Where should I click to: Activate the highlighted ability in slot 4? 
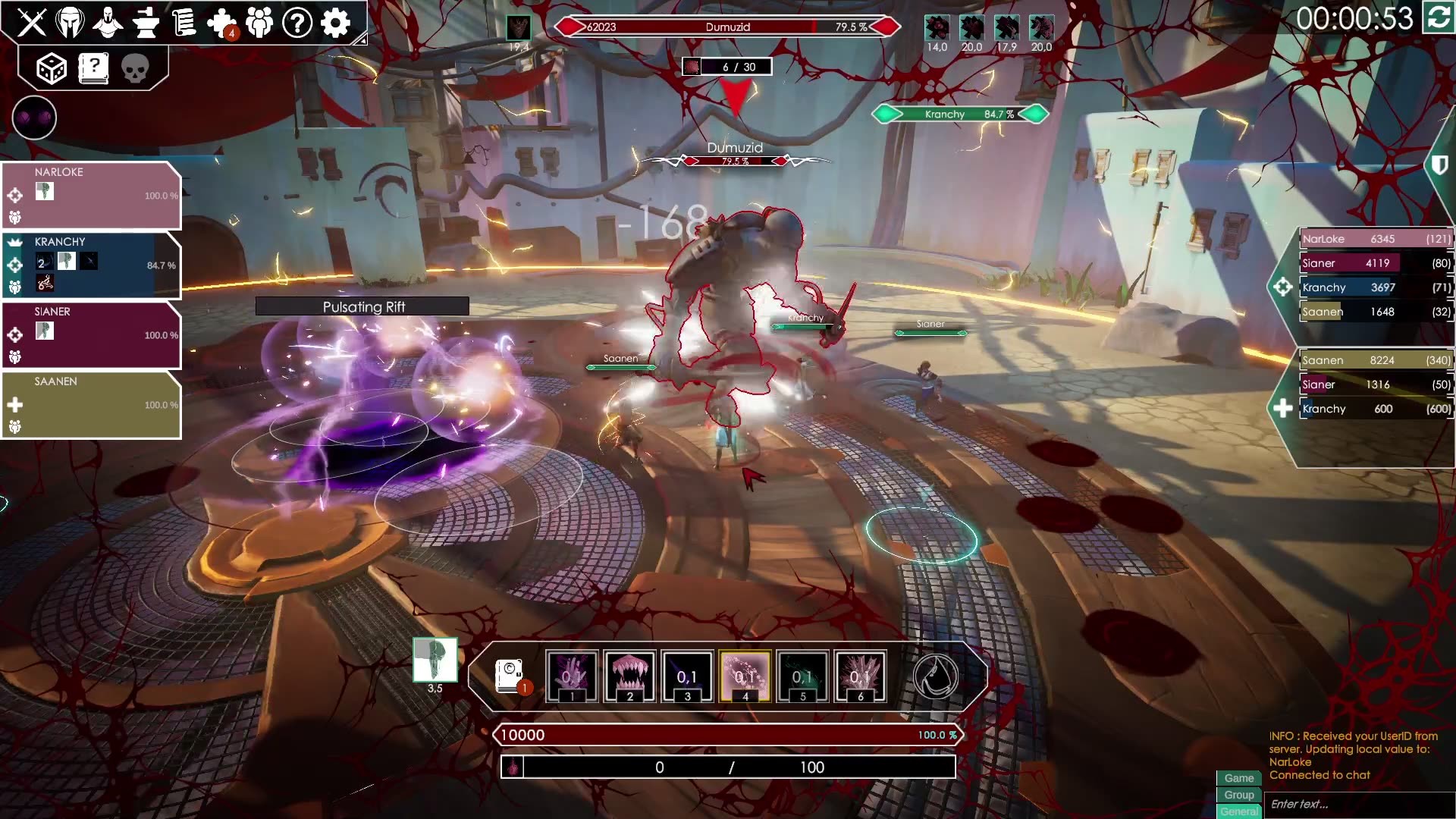745,676
